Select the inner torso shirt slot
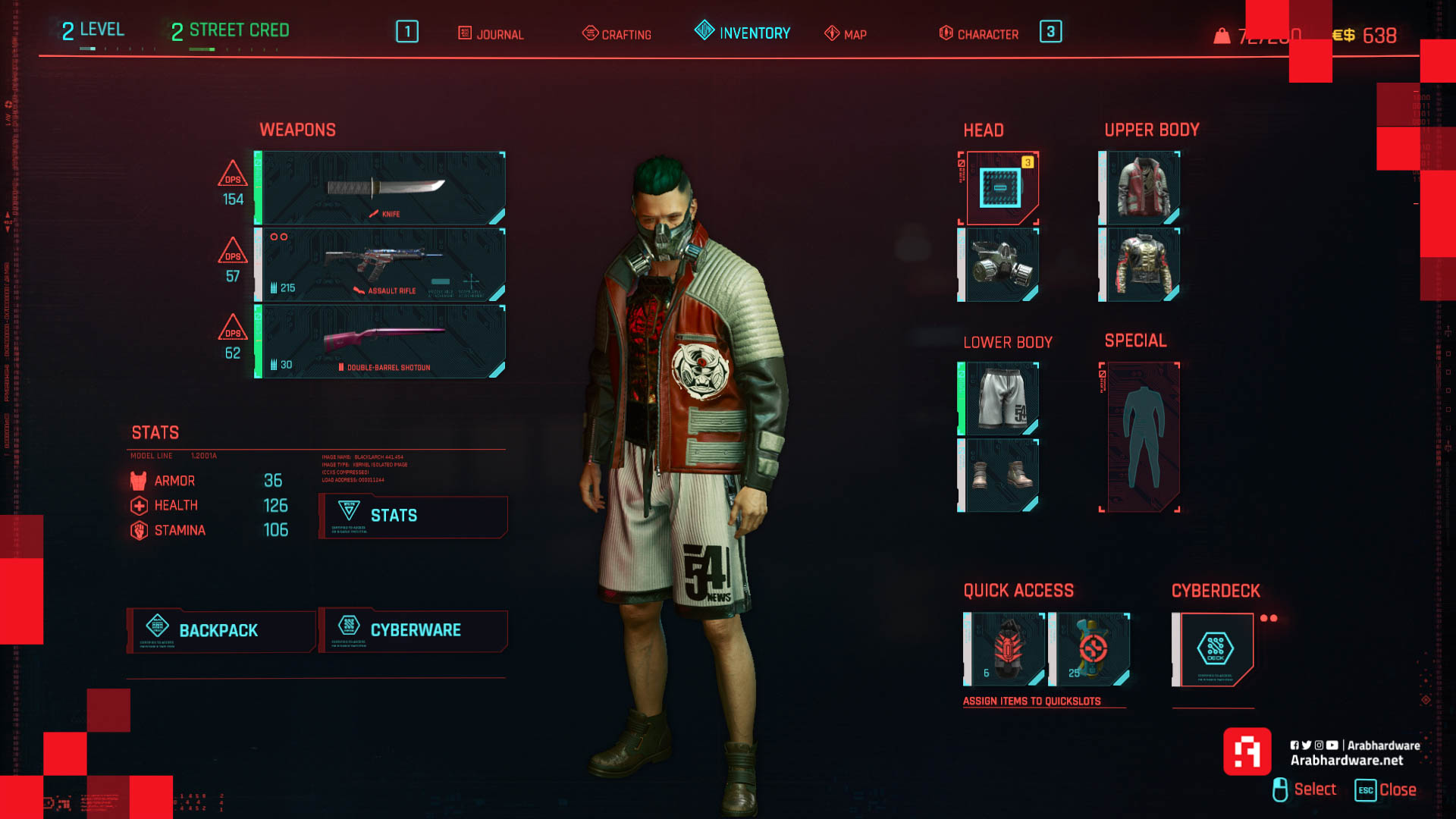Screen dimensions: 1456x819 [1141, 265]
